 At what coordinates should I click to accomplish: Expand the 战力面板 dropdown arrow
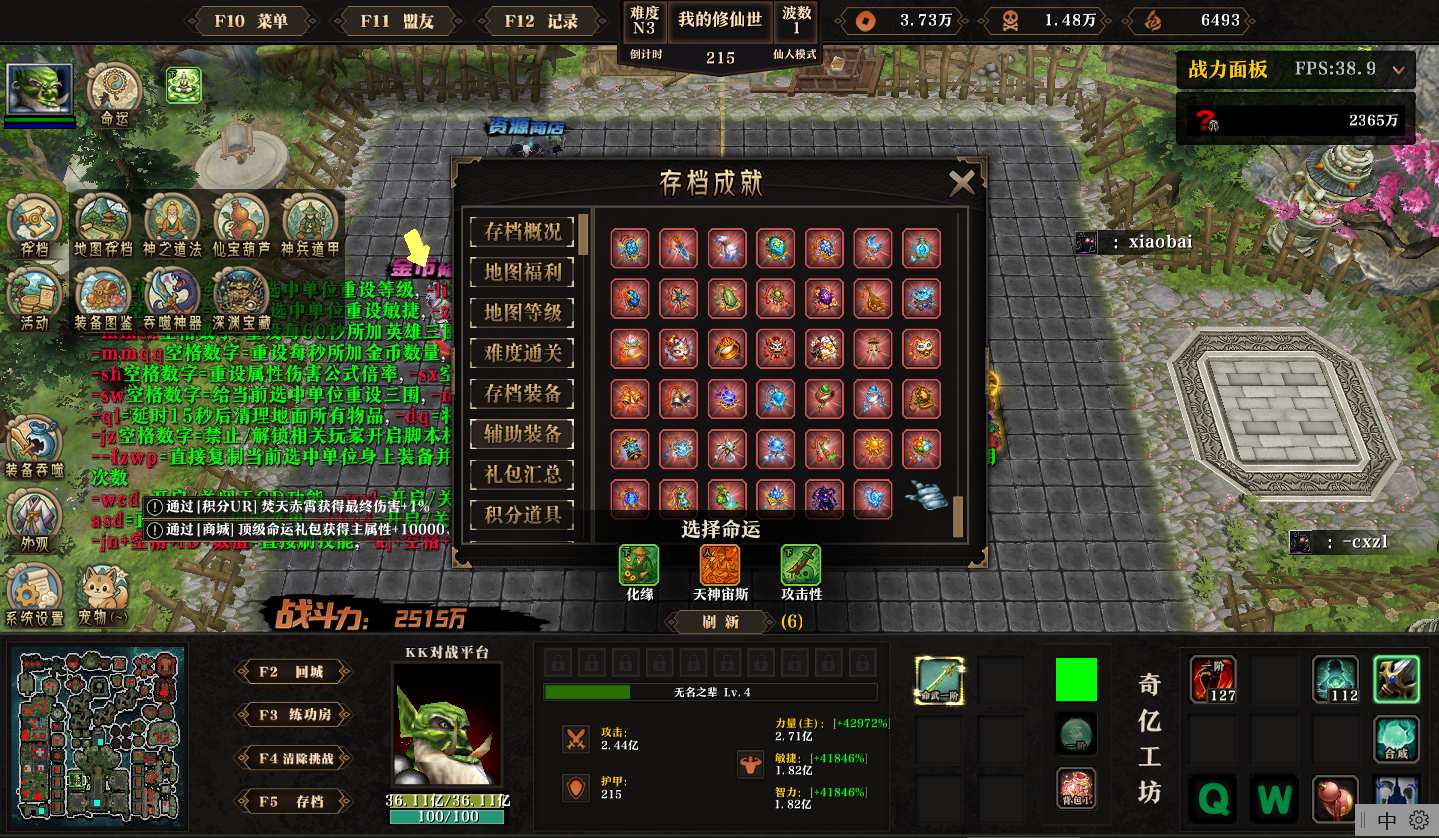(1398, 70)
